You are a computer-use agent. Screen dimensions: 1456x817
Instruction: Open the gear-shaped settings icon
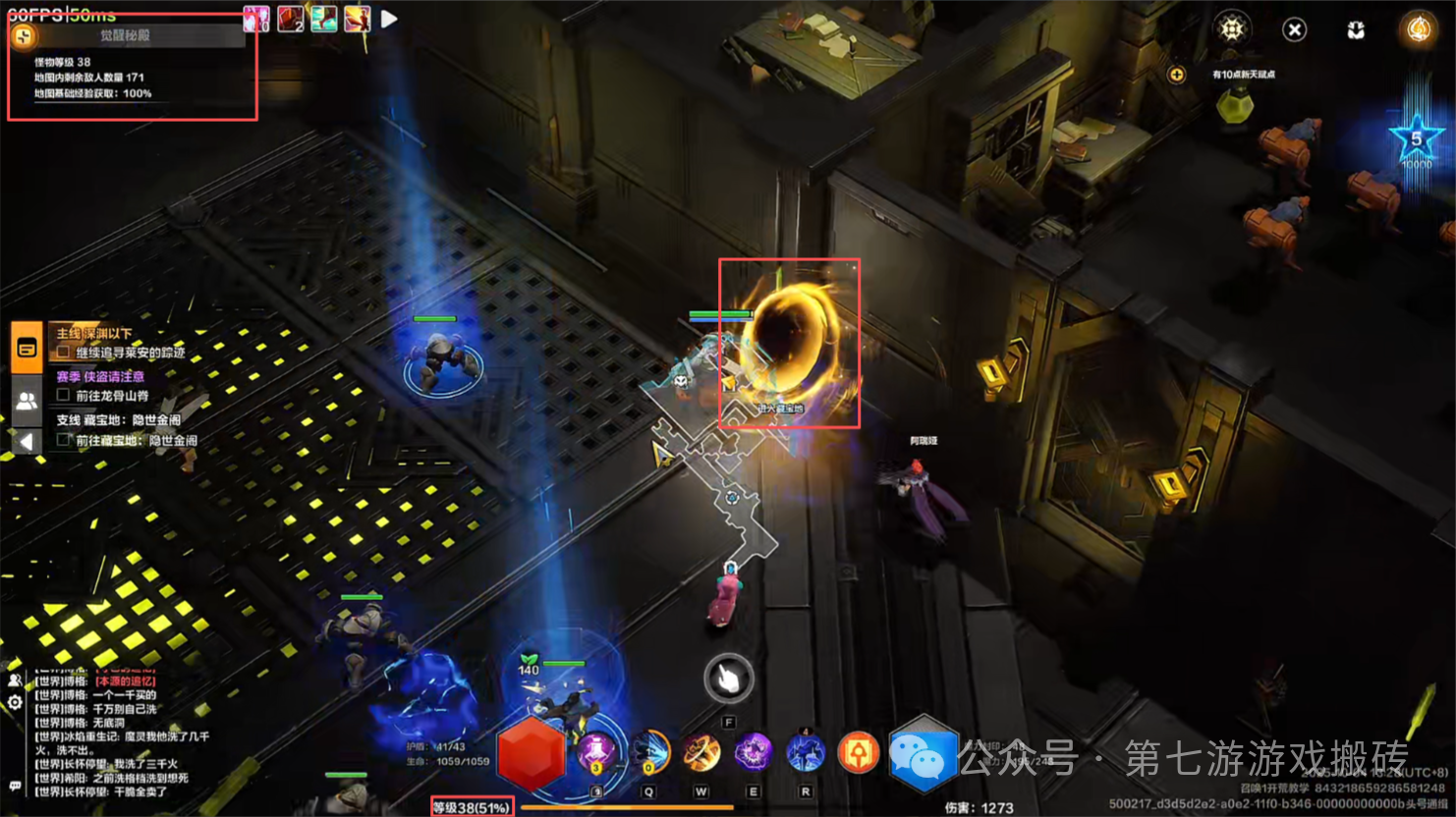[1232, 29]
